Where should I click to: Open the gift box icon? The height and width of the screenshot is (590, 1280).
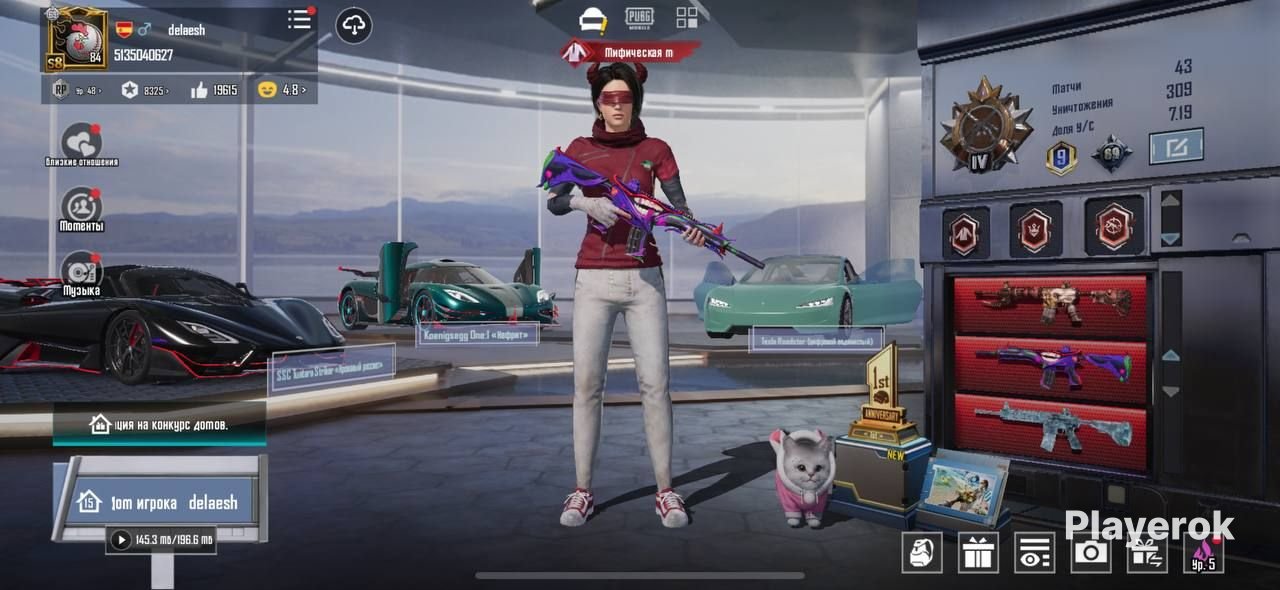[x=977, y=552]
